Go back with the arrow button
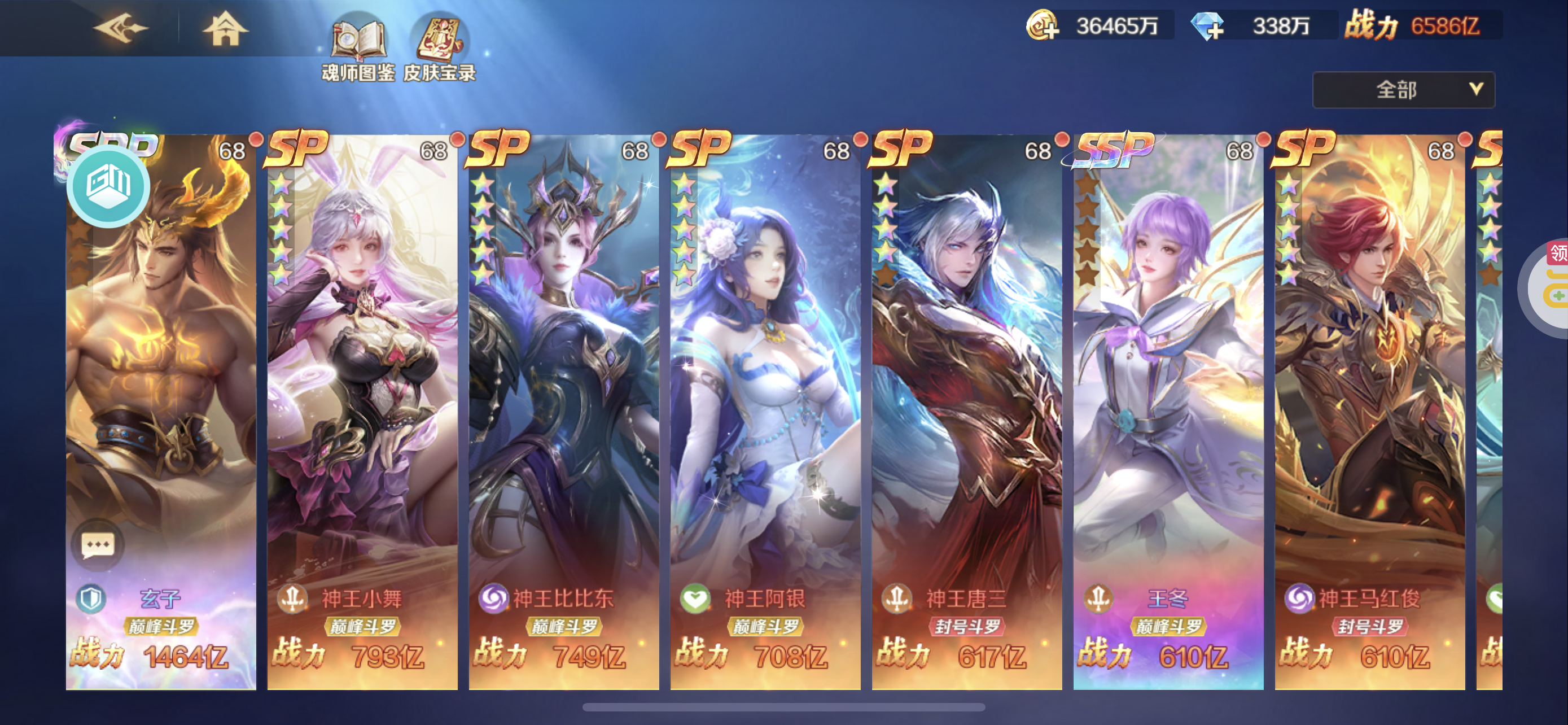This screenshot has width=1568, height=725. pos(120,28)
